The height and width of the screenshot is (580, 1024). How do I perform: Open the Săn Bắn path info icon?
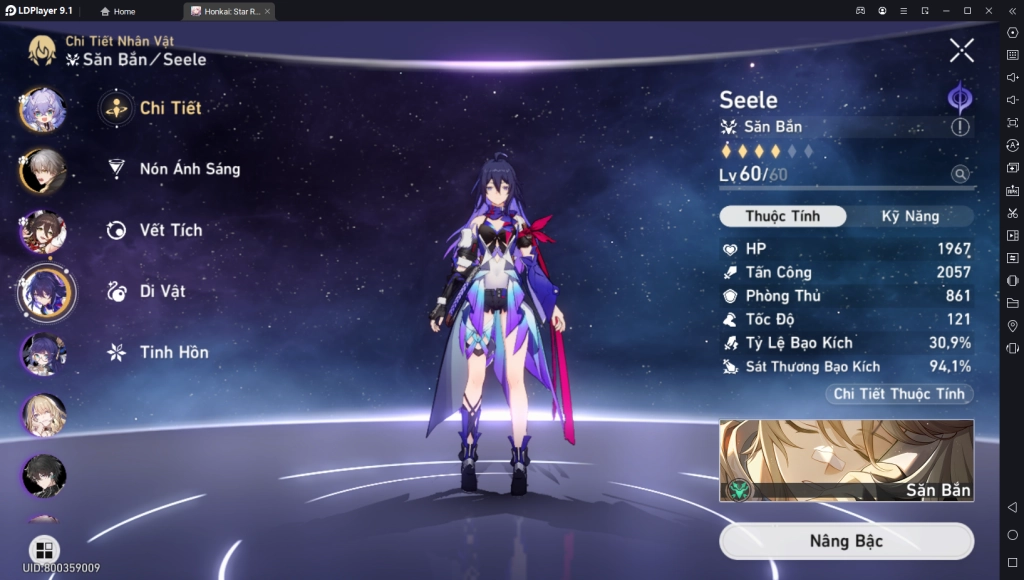click(x=960, y=127)
